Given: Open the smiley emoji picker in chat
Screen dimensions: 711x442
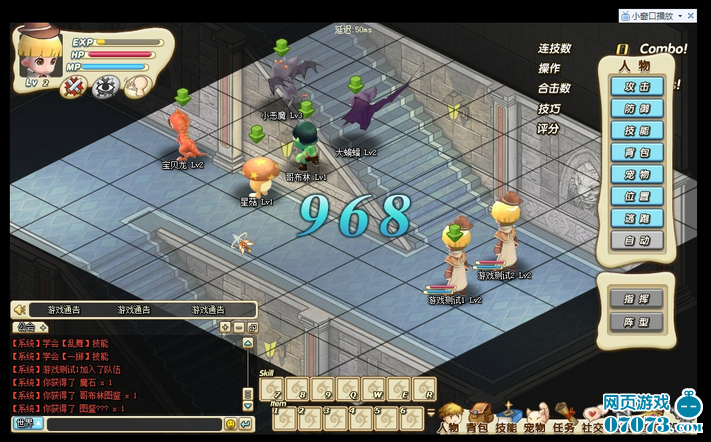Looking at the screenshot, I should (x=231, y=424).
